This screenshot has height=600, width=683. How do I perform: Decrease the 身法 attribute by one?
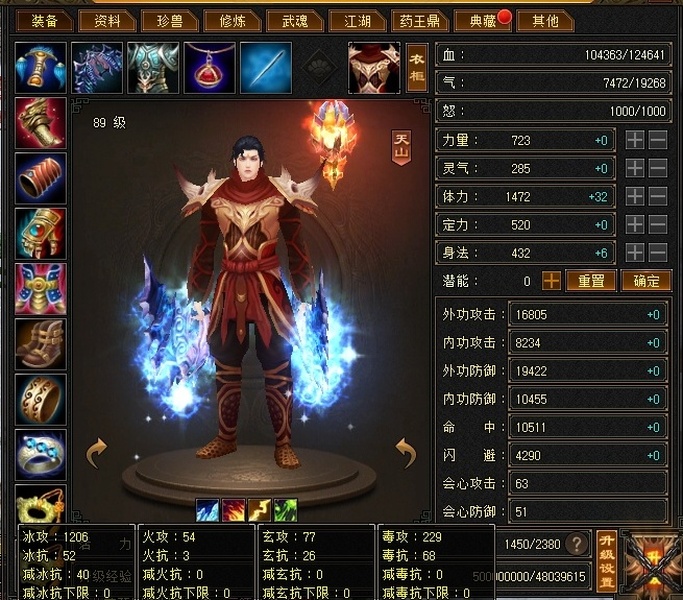coord(658,253)
